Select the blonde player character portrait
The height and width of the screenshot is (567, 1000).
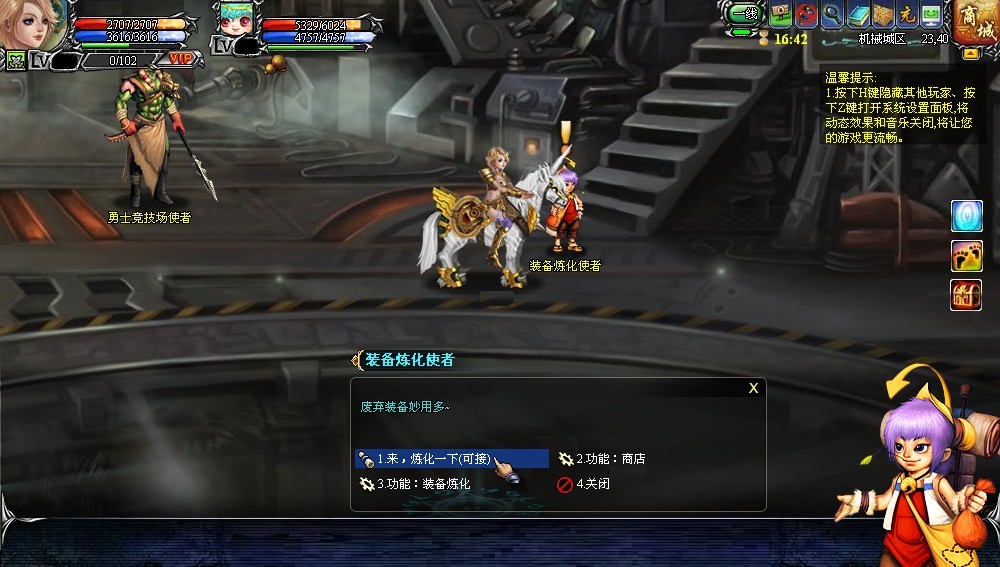pos(35,24)
